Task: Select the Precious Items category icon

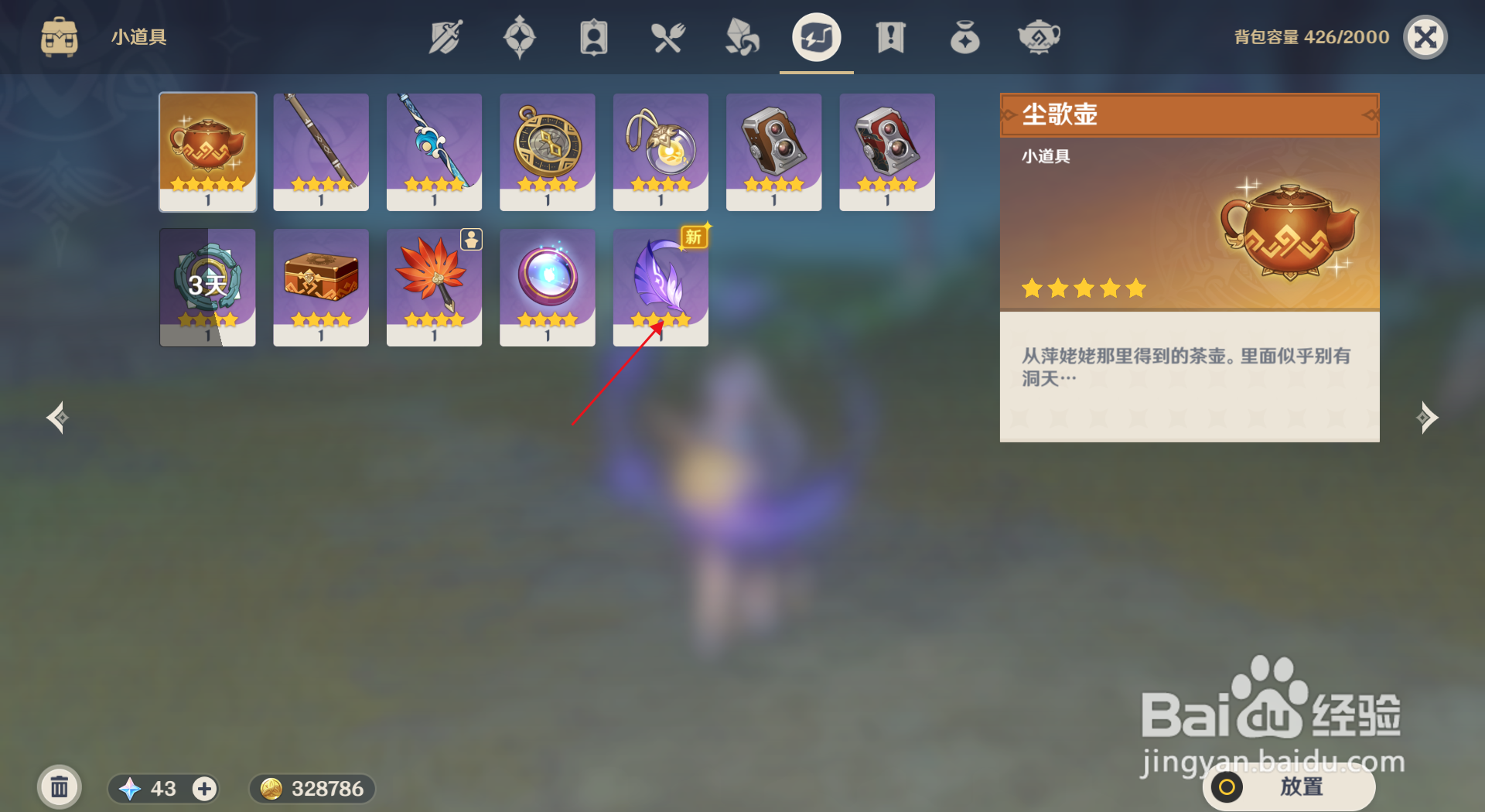Action: pos(964,36)
